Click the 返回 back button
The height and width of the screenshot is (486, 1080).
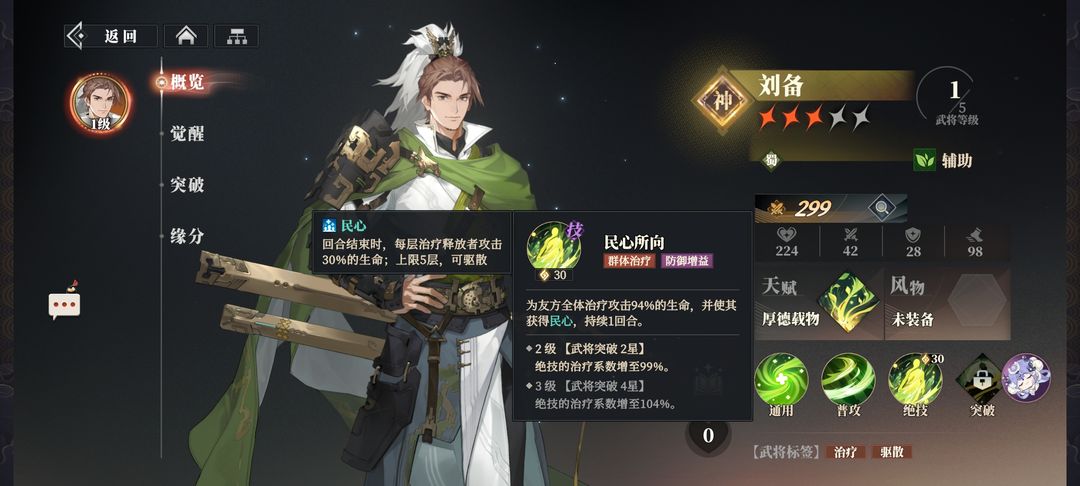(112, 36)
